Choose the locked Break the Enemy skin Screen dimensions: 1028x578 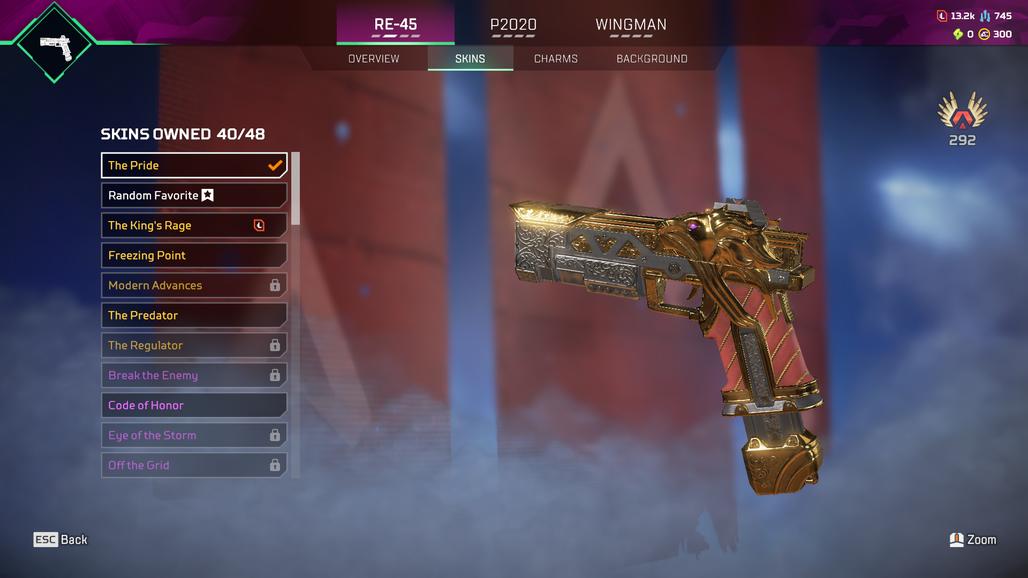[x=194, y=375]
